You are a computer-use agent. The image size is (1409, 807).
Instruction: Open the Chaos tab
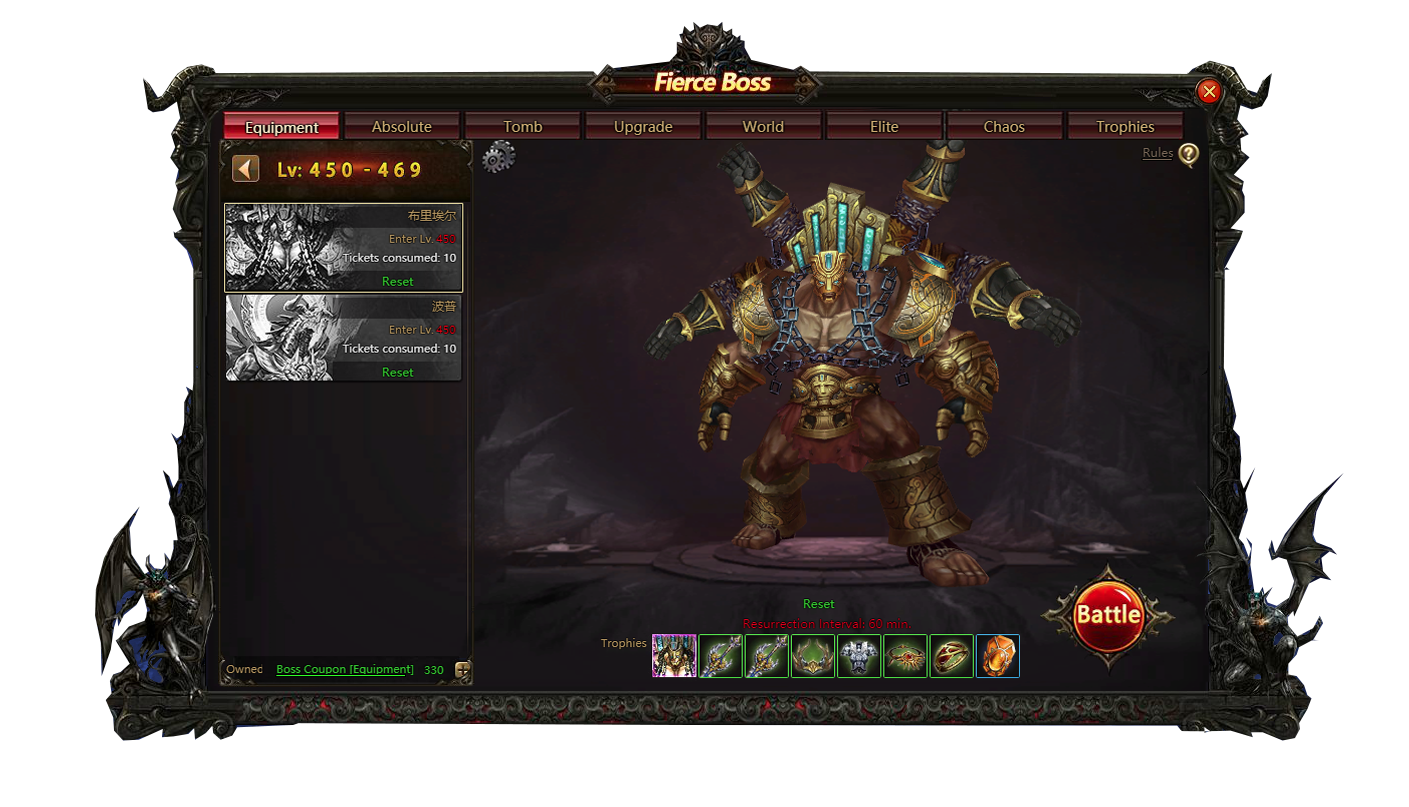(x=1004, y=127)
